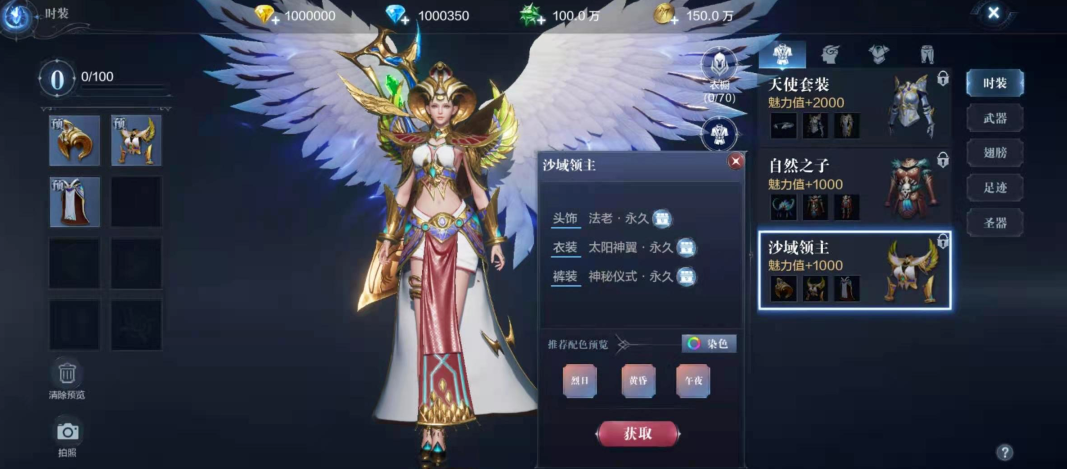This screenshot has height=469, width=1067.
Task: Choose the 烈日 color scheme
Action: coord(580,381)
